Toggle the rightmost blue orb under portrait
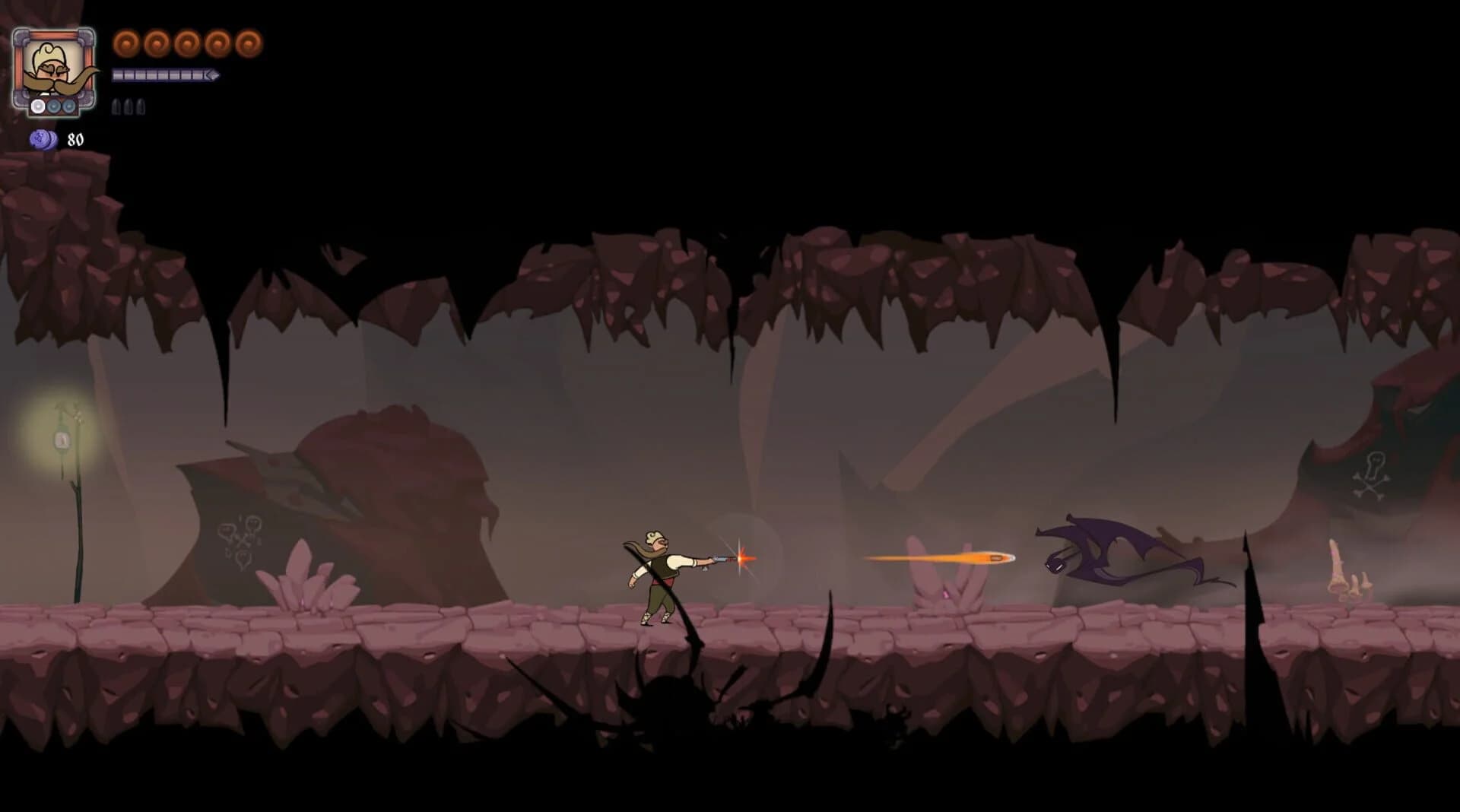Viewport: 1460px width, 812px height. point(68,106)
